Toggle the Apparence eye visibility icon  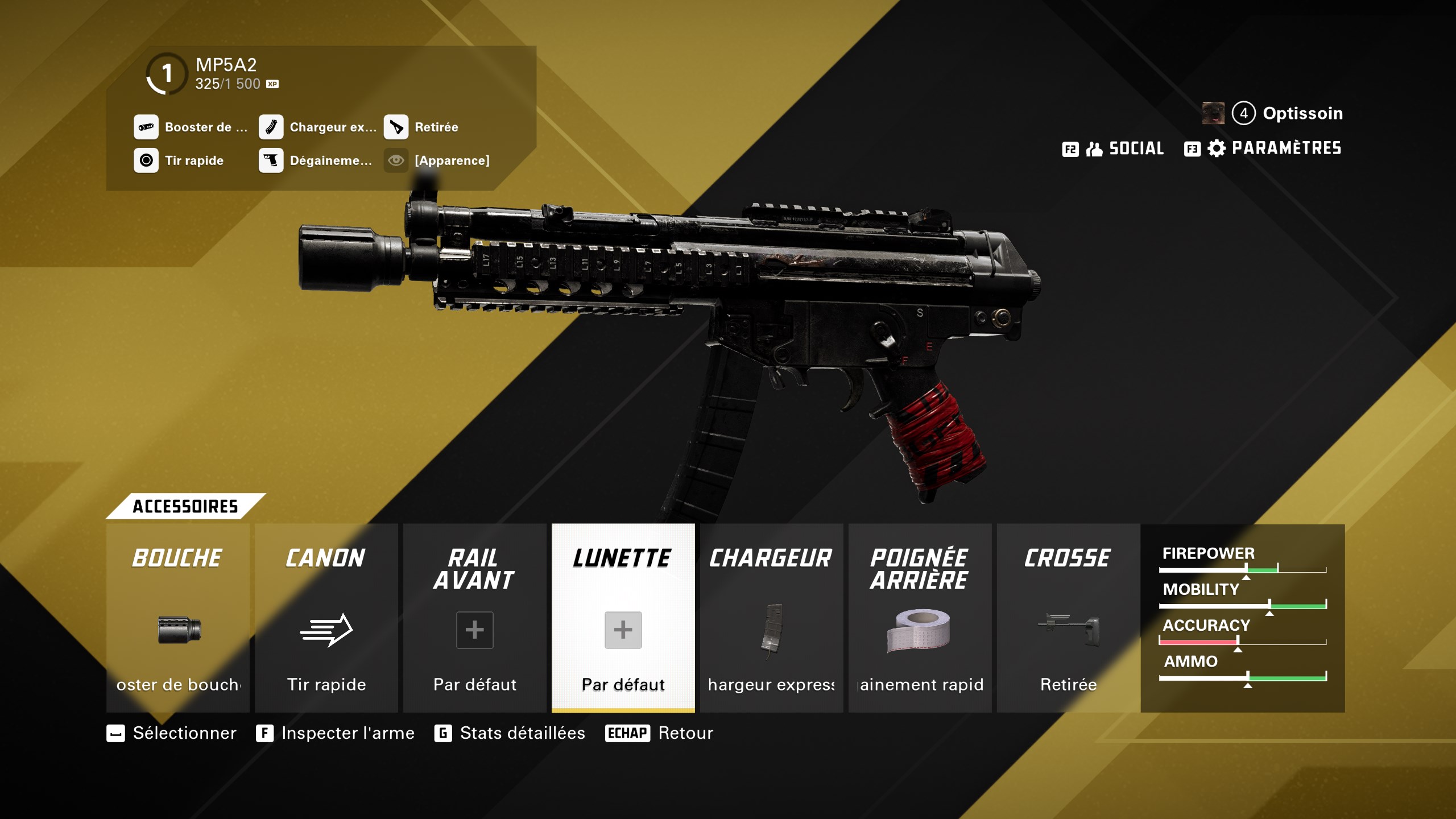396,160
